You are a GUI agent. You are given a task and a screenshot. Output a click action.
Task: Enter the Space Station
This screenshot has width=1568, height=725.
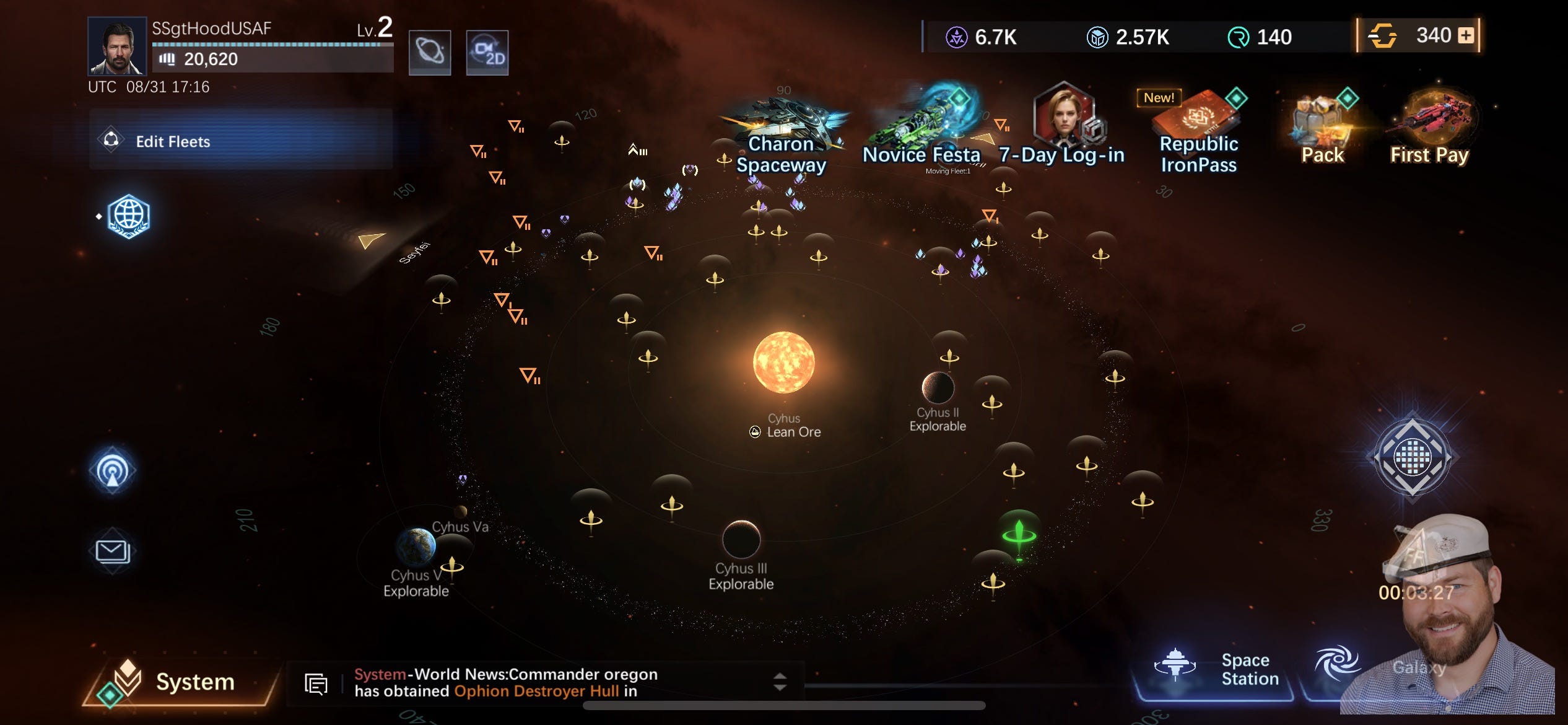pyautogui.click(x=1214, y=670)
